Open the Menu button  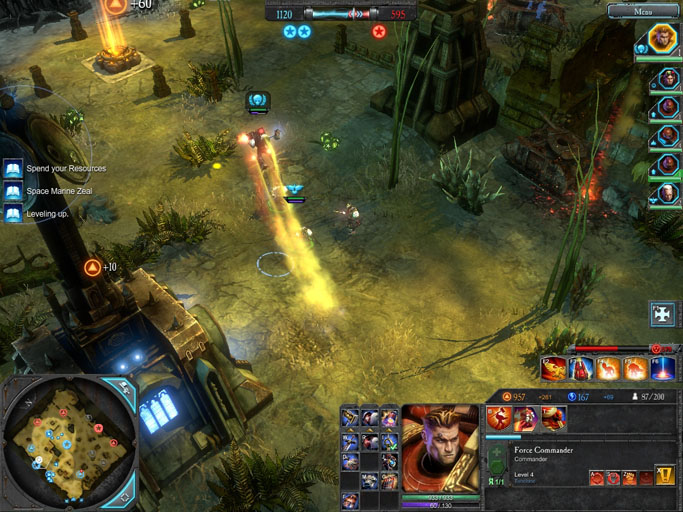(642, 12)
